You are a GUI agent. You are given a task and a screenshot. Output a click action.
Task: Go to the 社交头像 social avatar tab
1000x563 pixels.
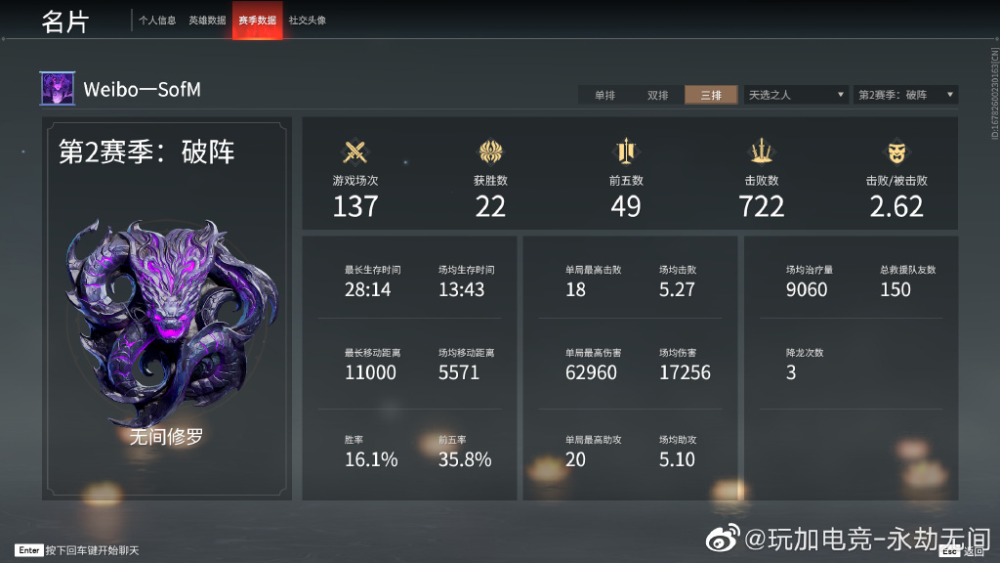[x=307, y=20]
